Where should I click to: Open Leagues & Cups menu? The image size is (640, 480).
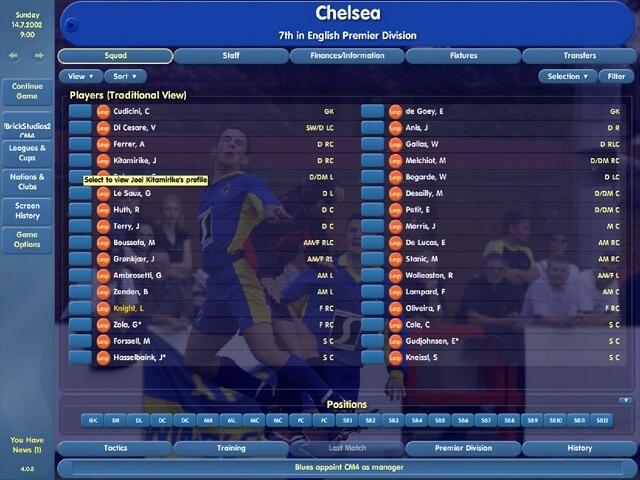tap(27, 153)
